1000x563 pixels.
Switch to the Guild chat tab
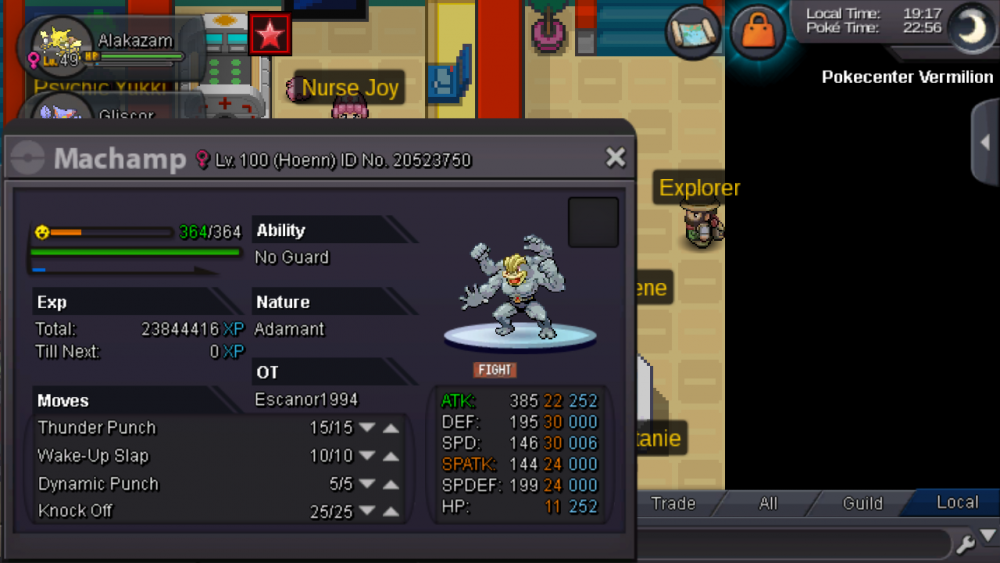click(862, 503)
